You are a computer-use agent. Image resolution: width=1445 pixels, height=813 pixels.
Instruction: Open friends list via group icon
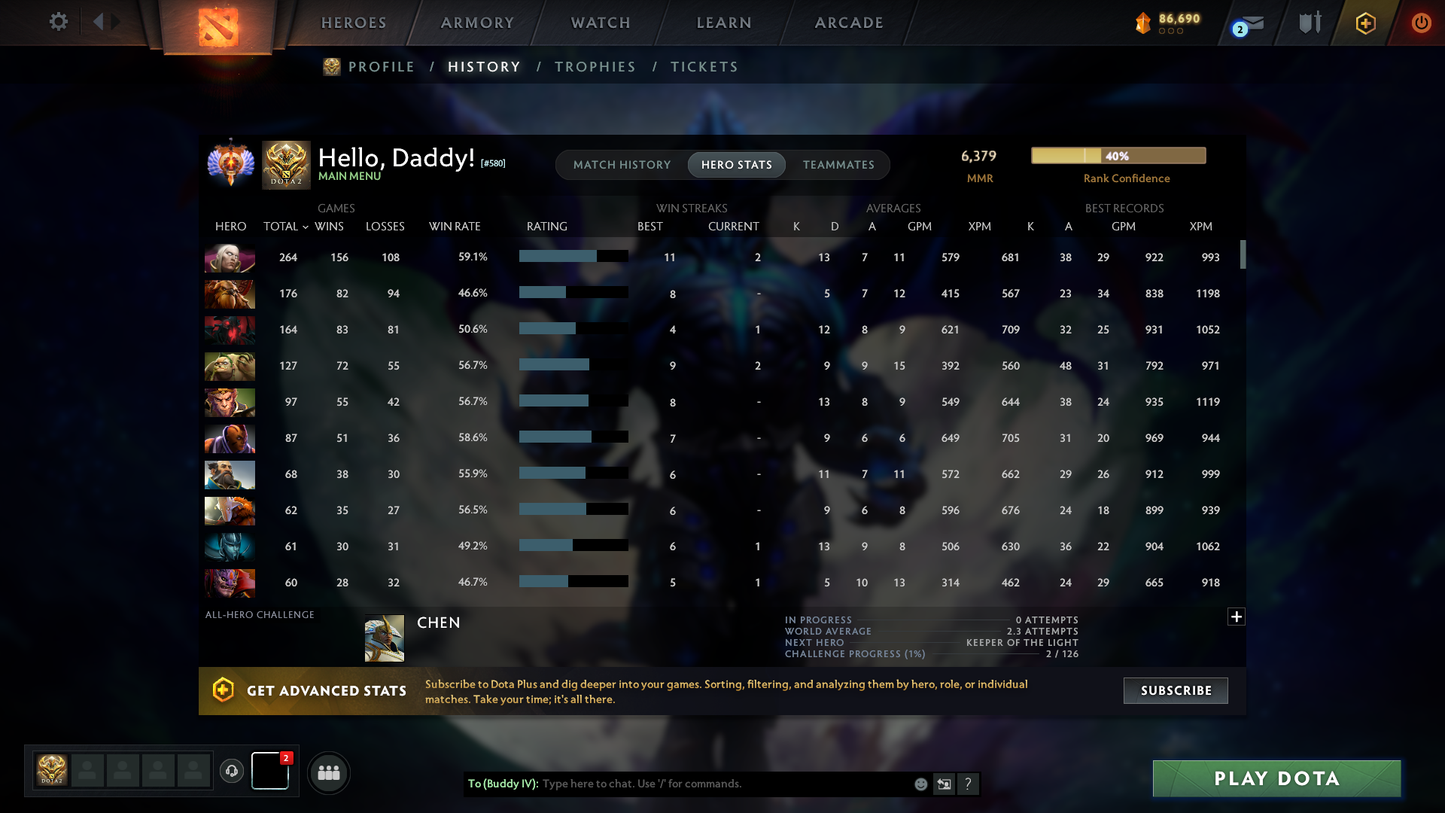(x=329, y=772)
